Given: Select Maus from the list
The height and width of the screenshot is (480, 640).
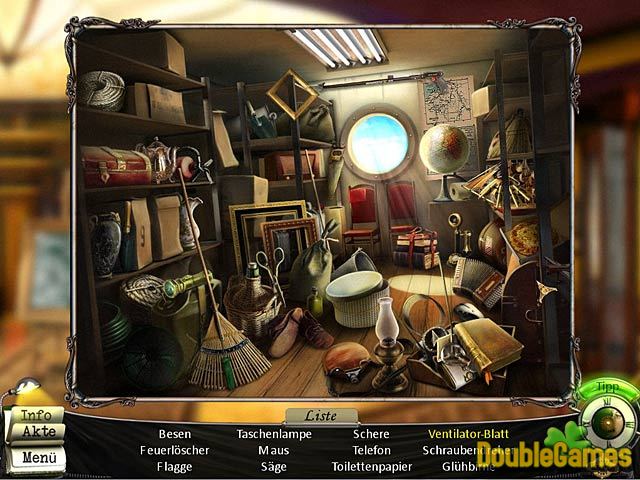Looking at the screenshot, I should click(x=273, y=450).
